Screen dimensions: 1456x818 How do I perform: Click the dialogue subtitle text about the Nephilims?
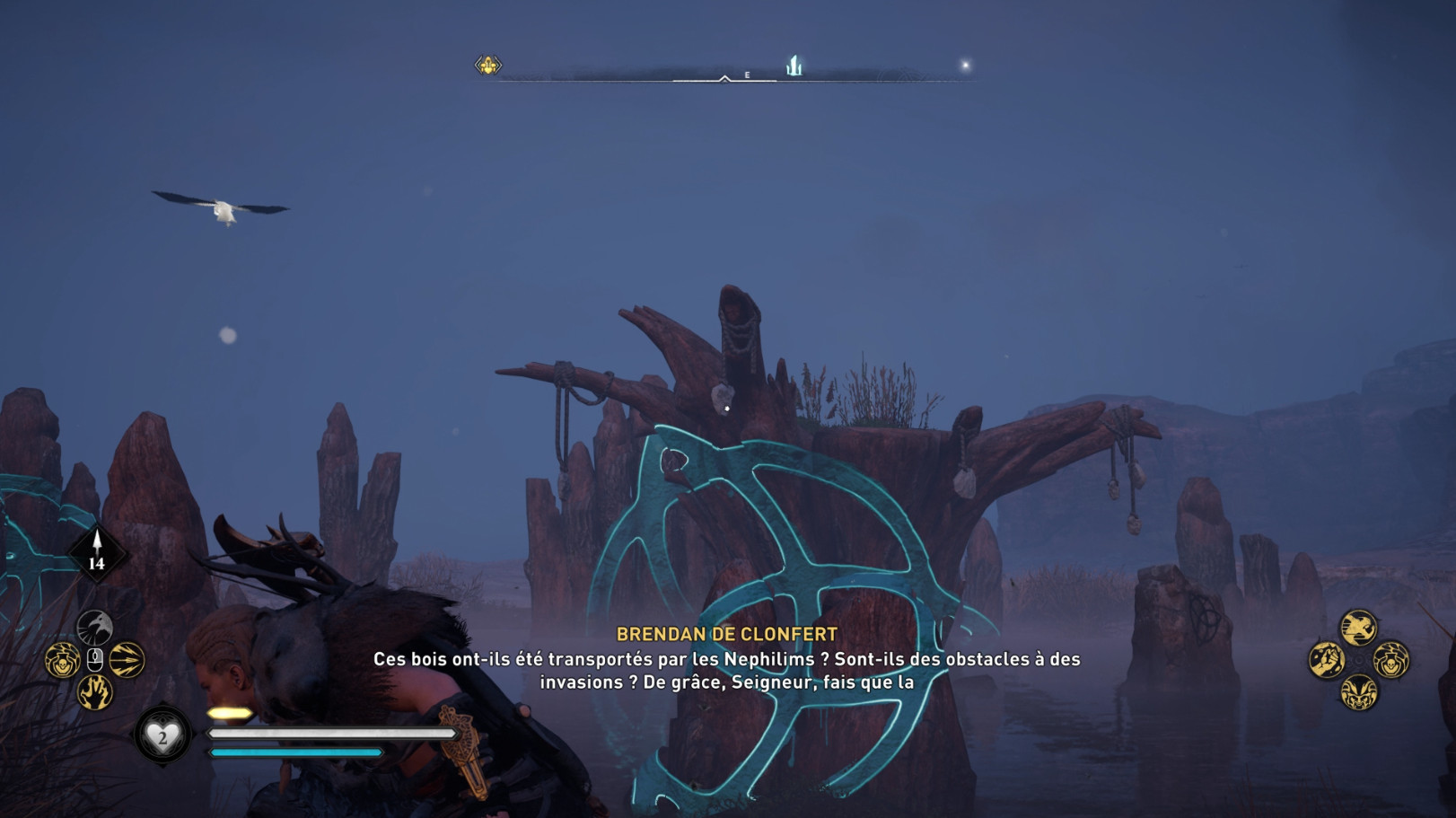tap(728, 669)
